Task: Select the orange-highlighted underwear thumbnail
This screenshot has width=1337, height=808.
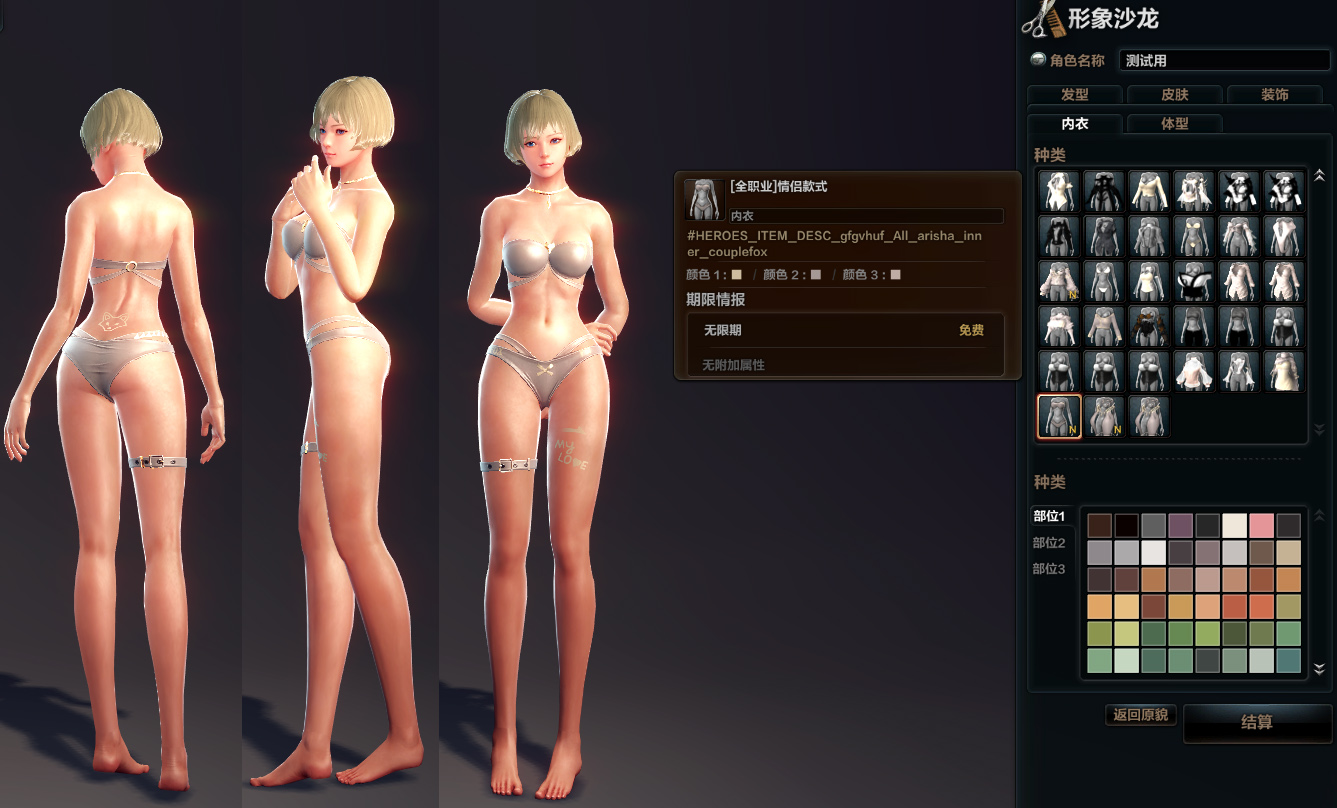Action: [x=1059, y=416]
